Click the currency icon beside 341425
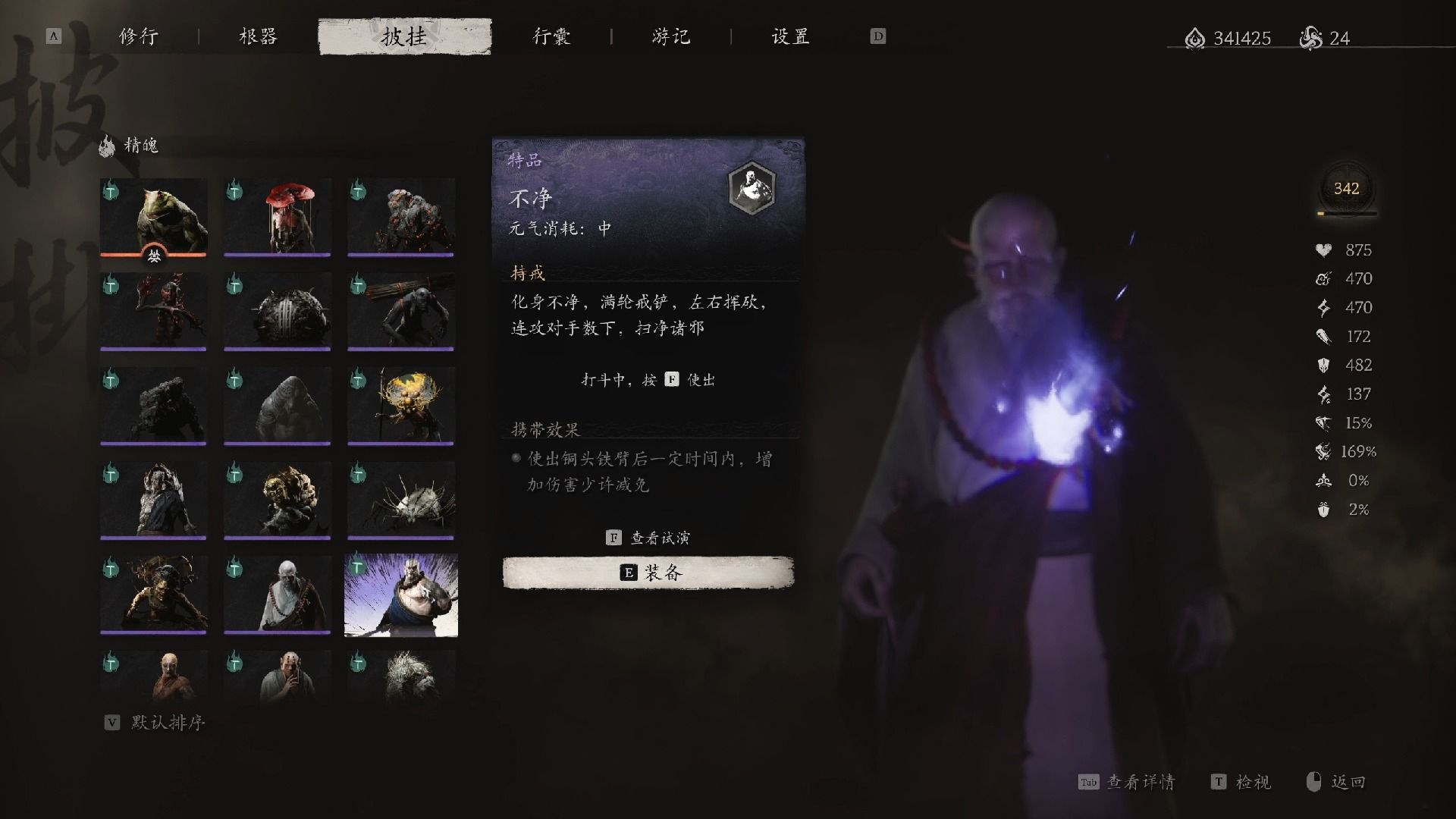 (x=1194, y=38)
